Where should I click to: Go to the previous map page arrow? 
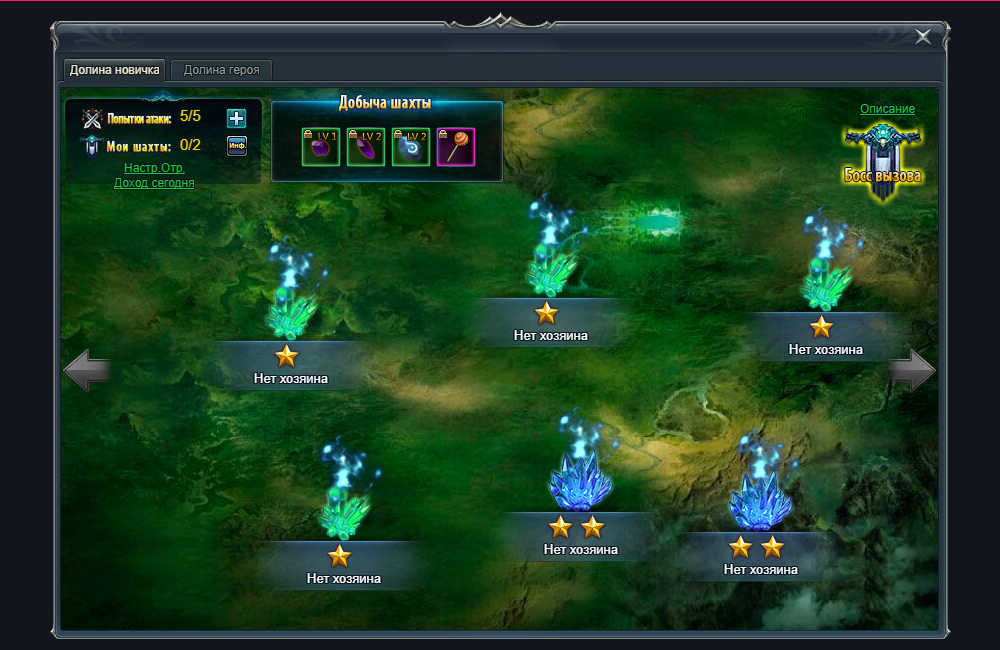(x=86, y=370)
